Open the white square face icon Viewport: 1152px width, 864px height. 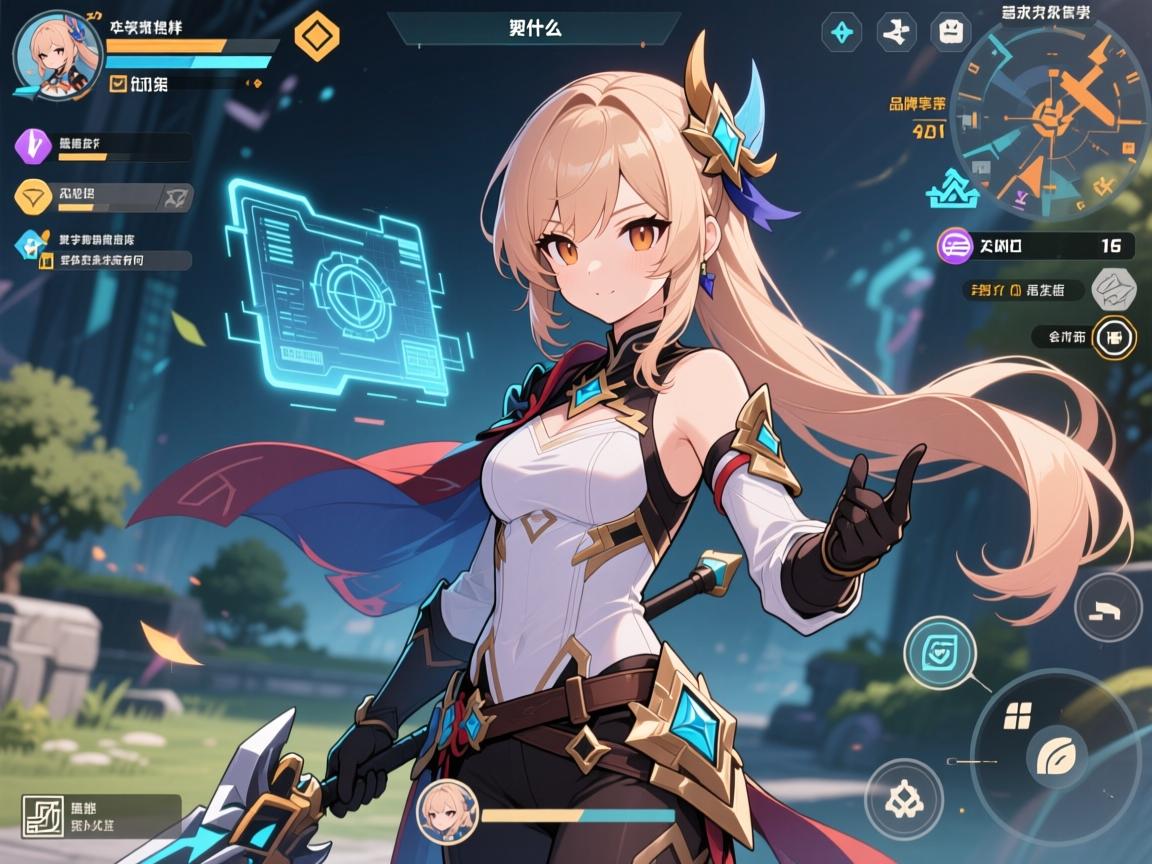(x=950, y=32)
